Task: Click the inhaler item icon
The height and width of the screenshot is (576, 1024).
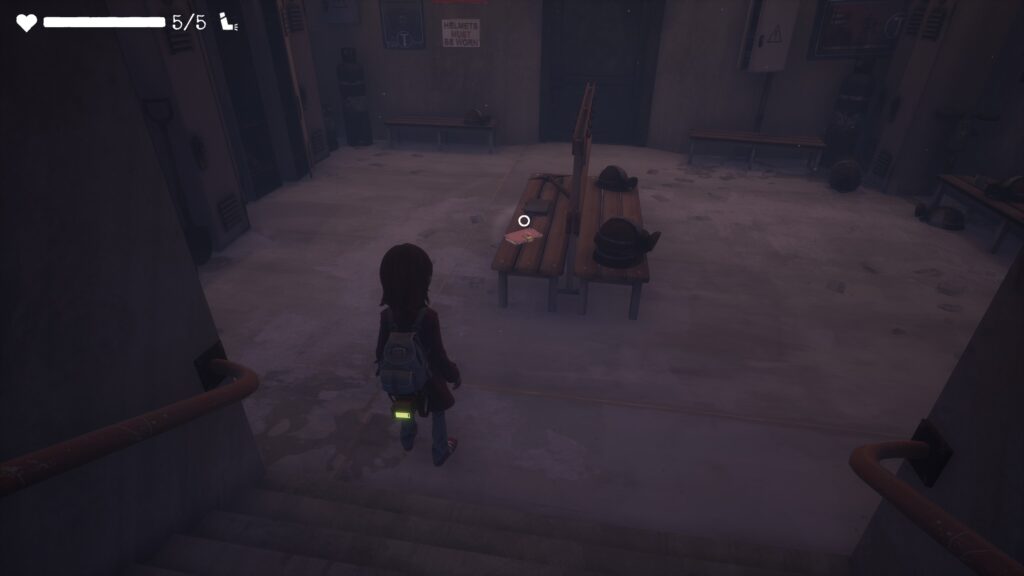Action: pos(228,22)
